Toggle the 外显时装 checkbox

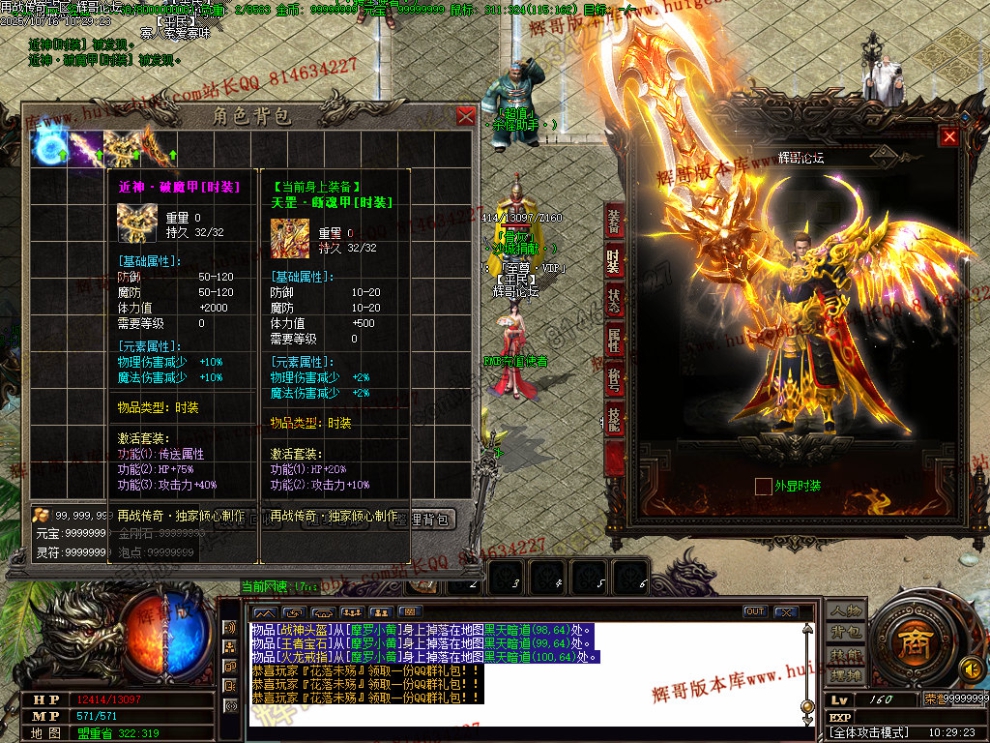pyautogui.click(x=763, y=486)
